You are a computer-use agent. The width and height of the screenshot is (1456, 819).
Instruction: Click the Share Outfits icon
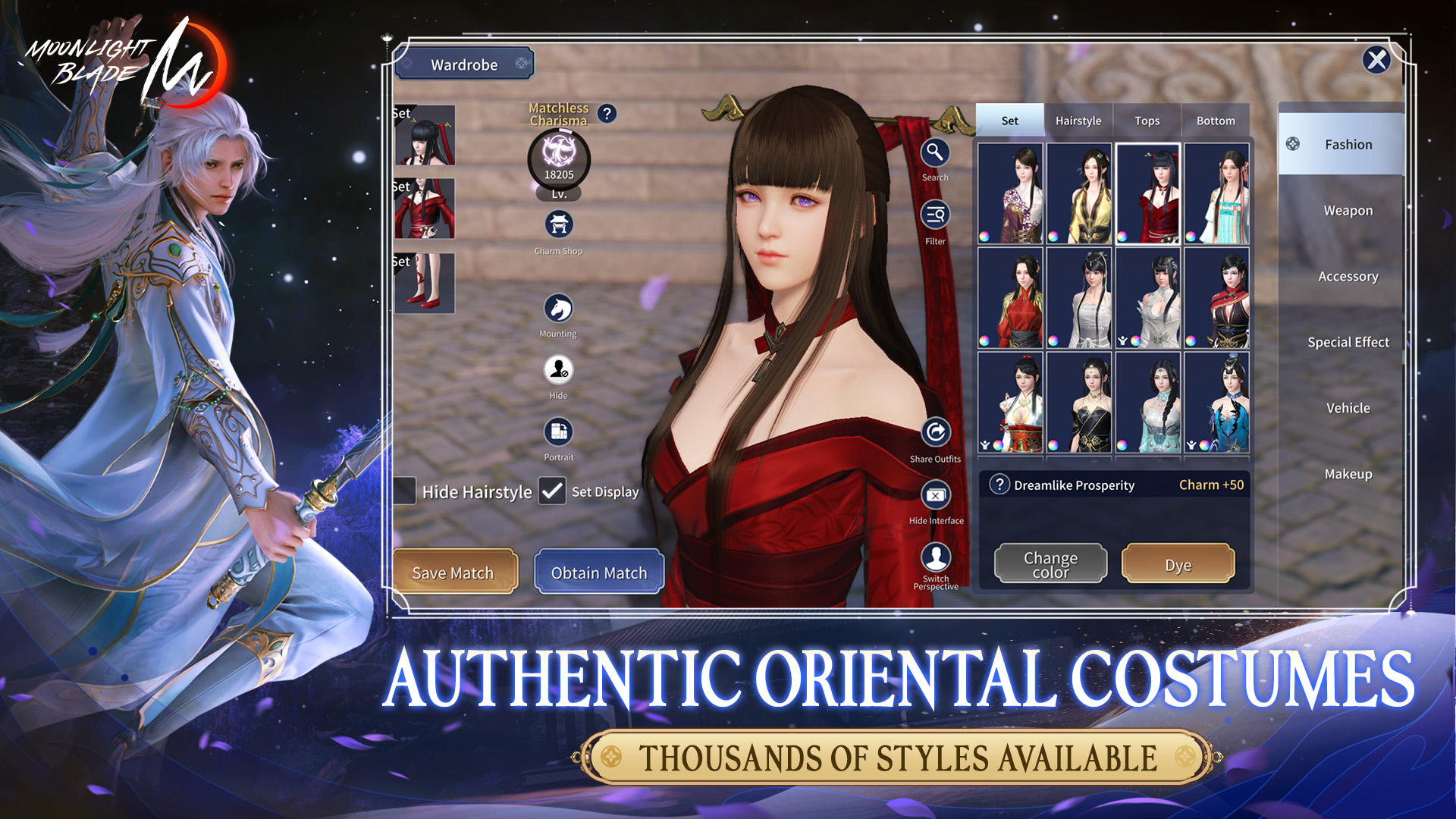(934, 432)
